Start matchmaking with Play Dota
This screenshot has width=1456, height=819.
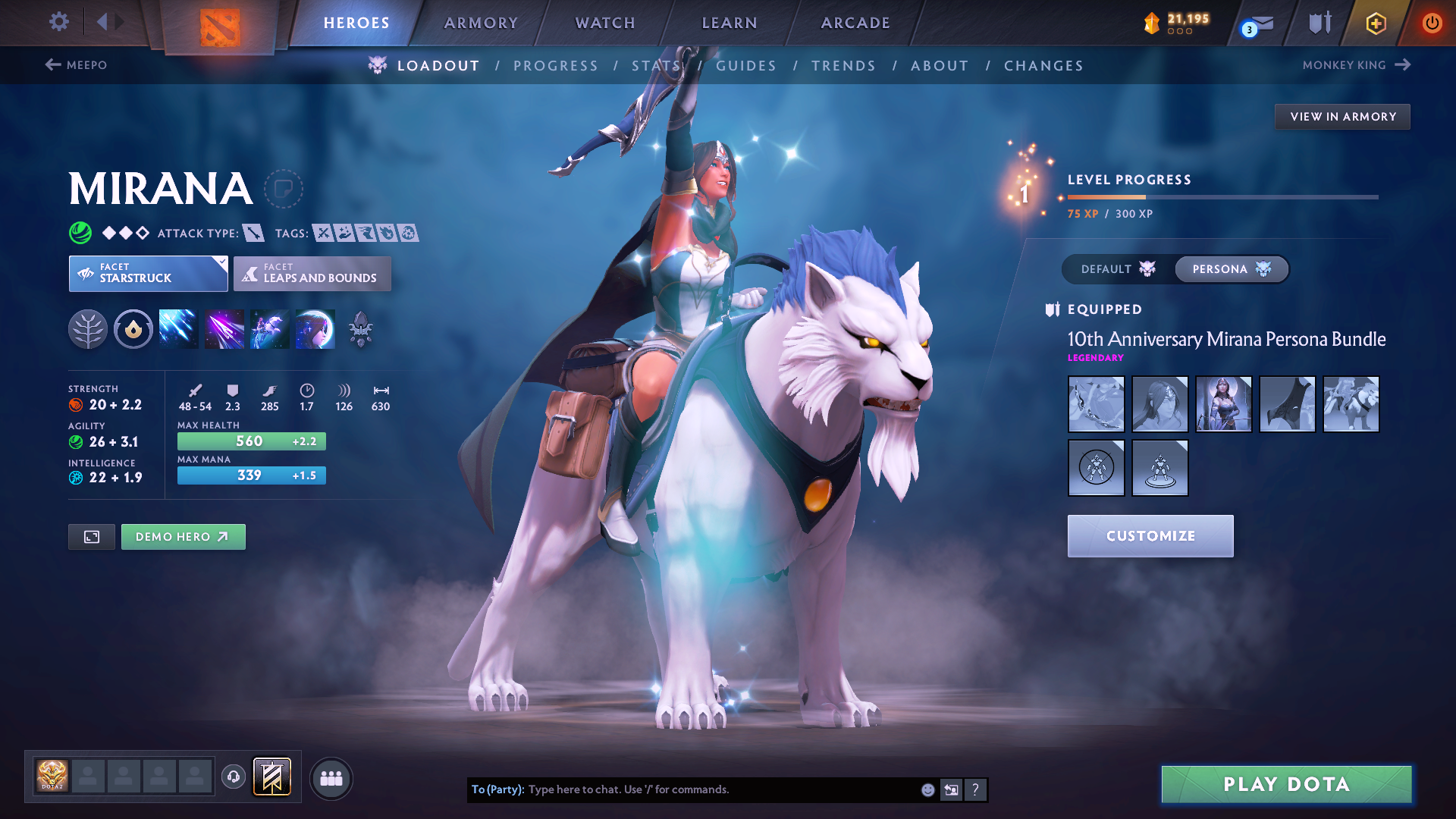1286,784
